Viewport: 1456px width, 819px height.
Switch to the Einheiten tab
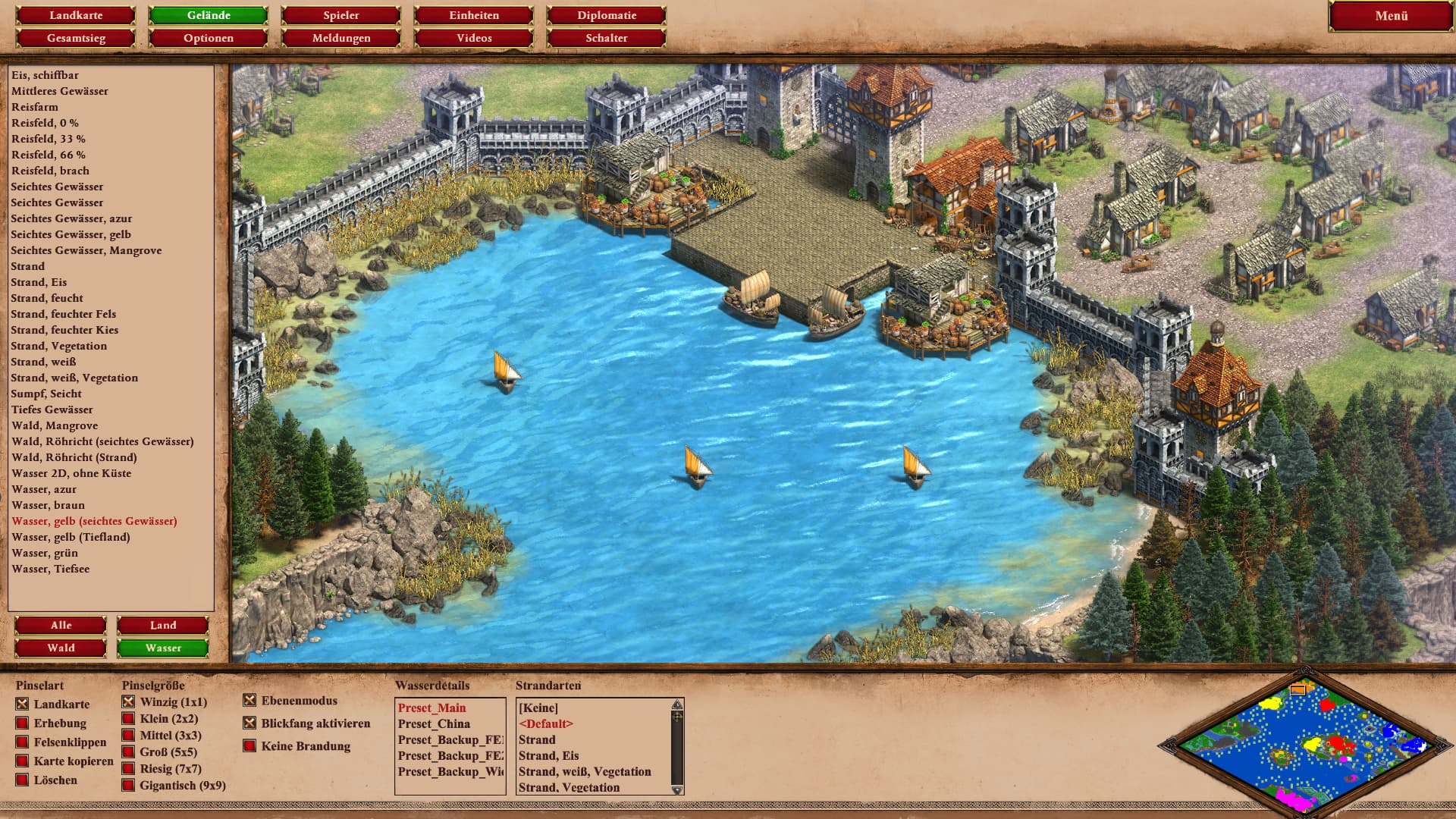474,15
